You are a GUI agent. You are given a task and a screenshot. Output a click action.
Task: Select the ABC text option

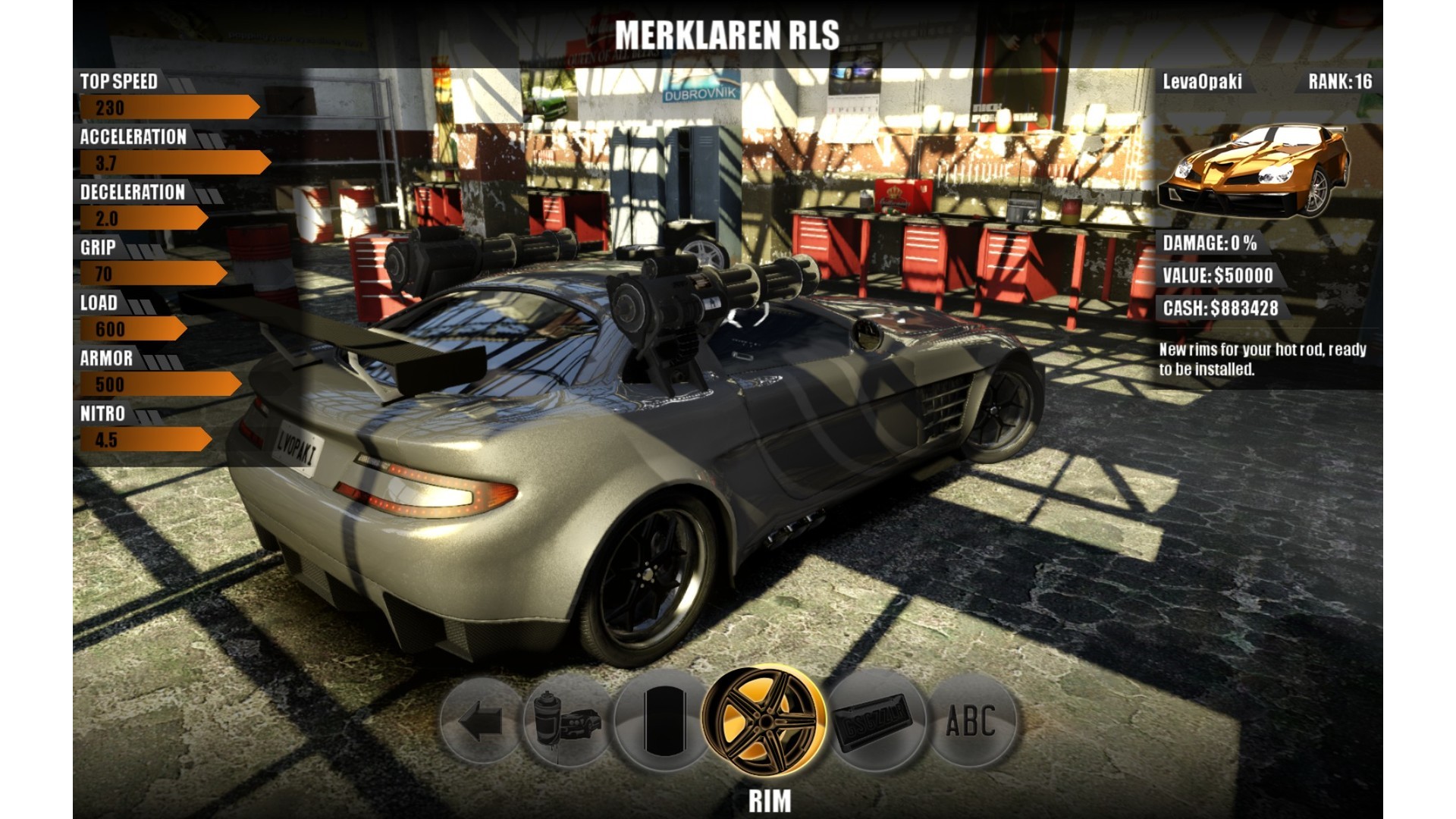pos(971,721)
